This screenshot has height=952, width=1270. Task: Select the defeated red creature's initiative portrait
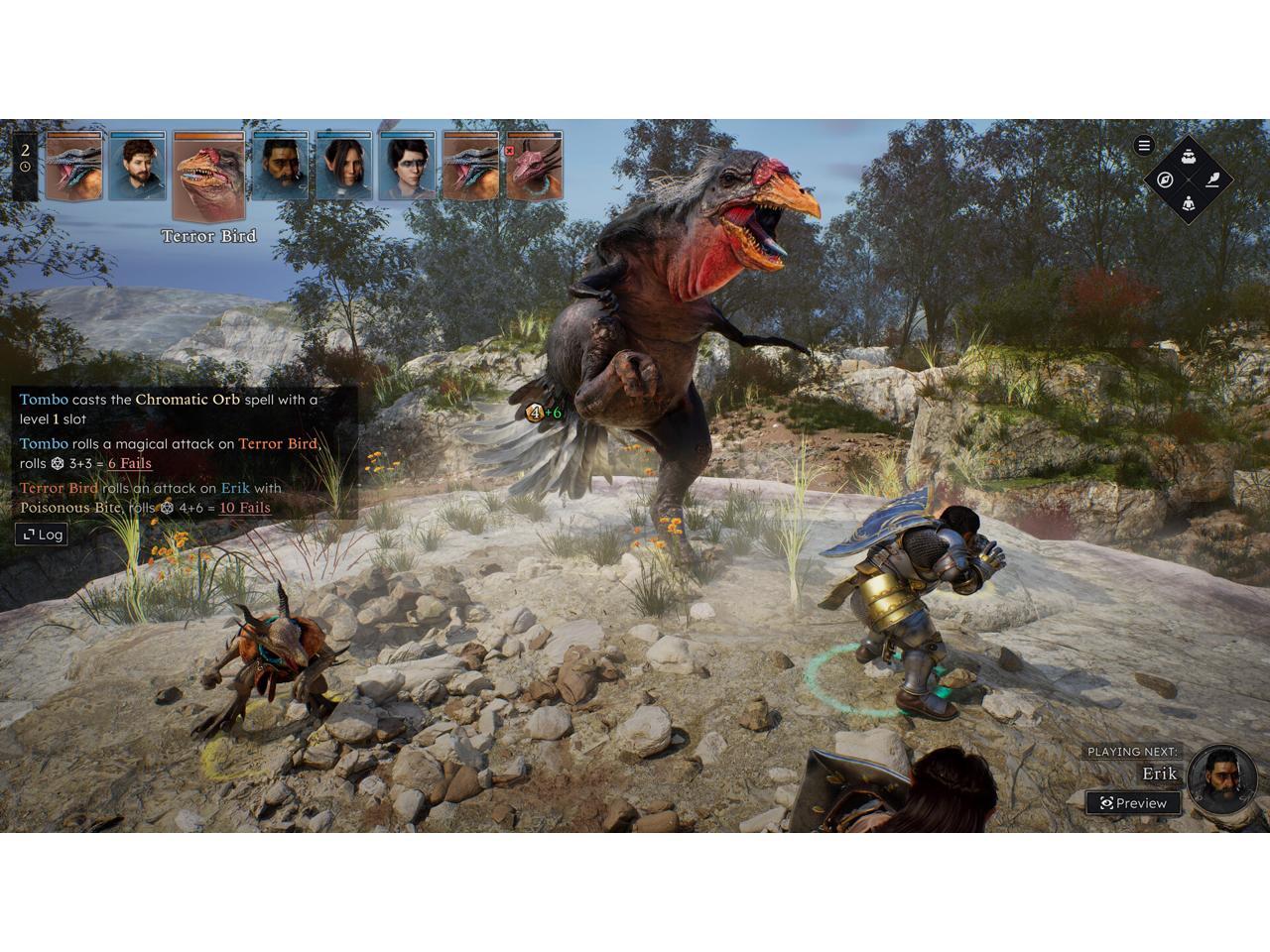pos(535,166)
